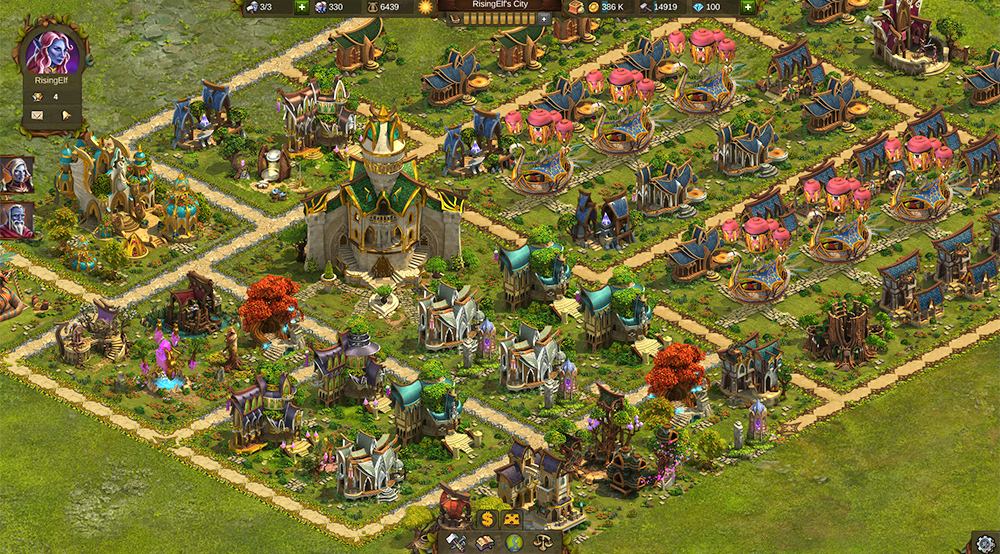This screenshot has height=554, width=1000.
Task: Select the hooded elf advisor portrait
Action: pos(17,172)
